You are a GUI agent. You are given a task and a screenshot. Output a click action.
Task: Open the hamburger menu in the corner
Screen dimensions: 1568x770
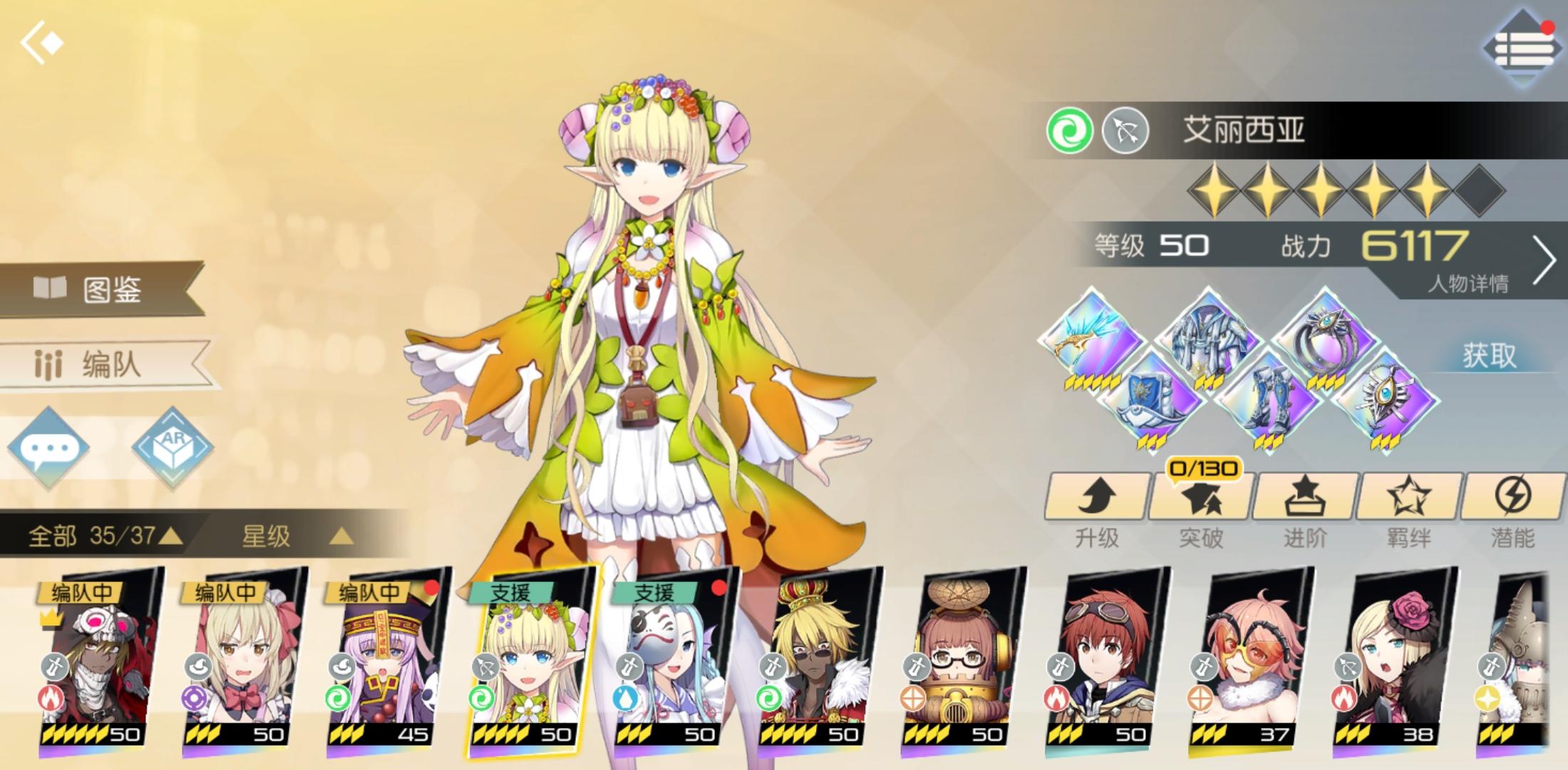(1522, 48)
